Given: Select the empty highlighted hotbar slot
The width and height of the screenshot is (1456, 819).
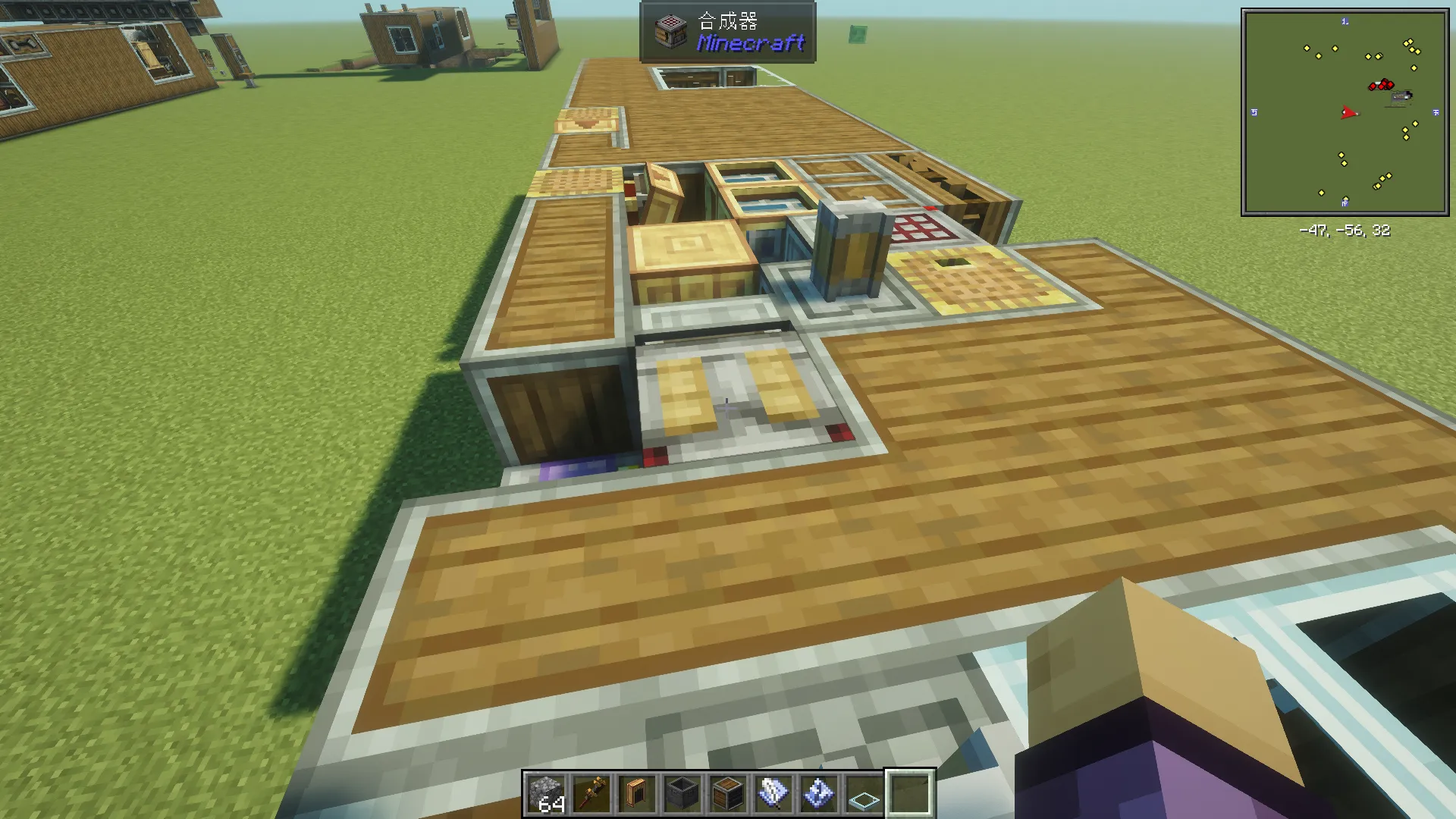Looking at the screenshot, I should (x=910, y=794).
